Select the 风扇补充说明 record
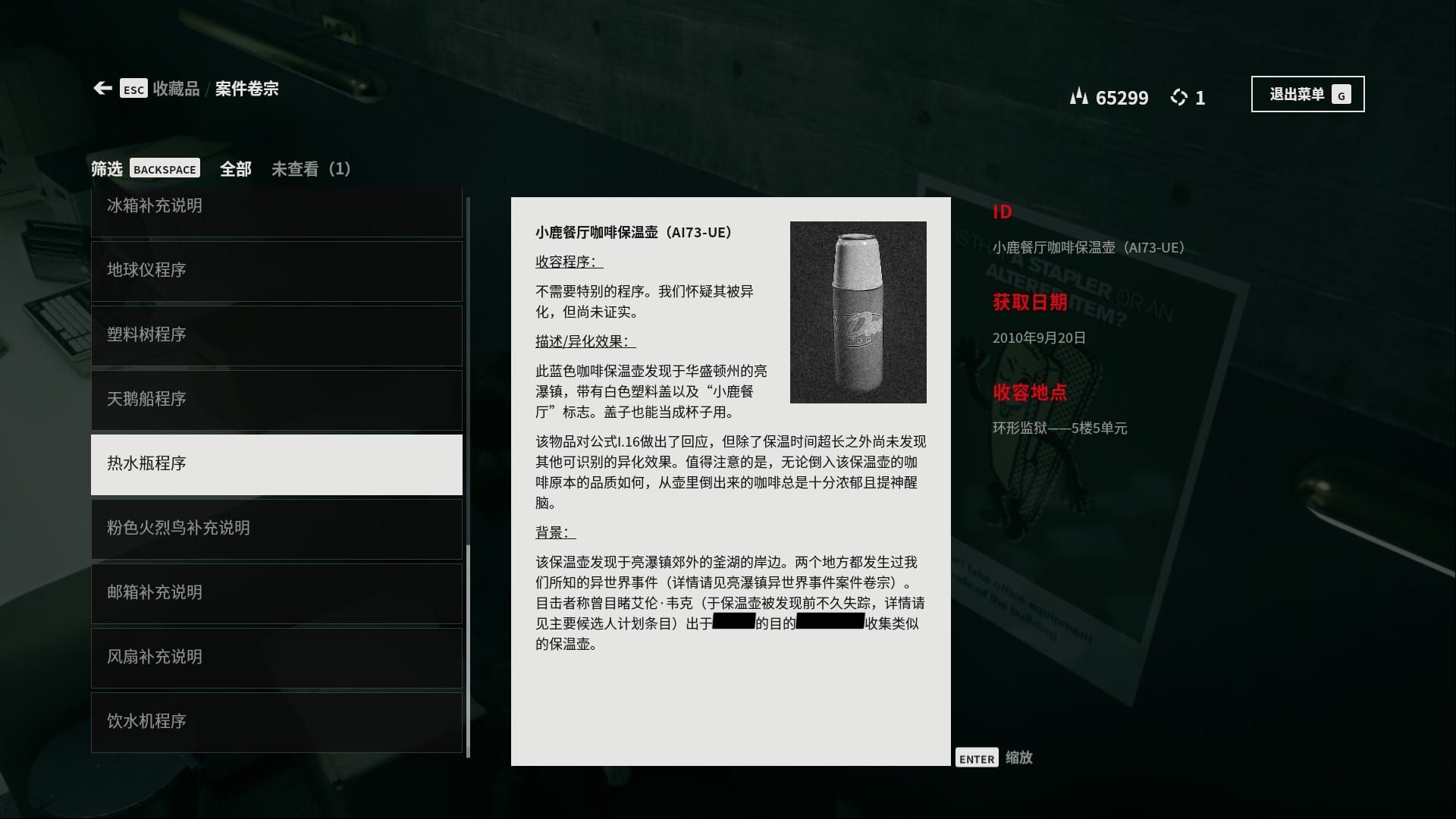 [276, 657]
